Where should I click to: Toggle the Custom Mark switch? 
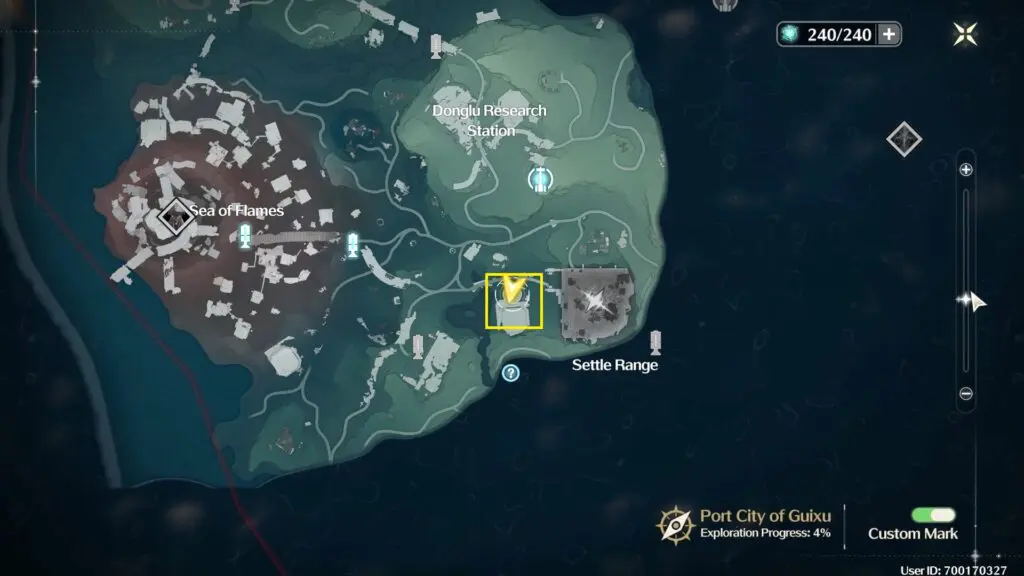coord(933,515)
